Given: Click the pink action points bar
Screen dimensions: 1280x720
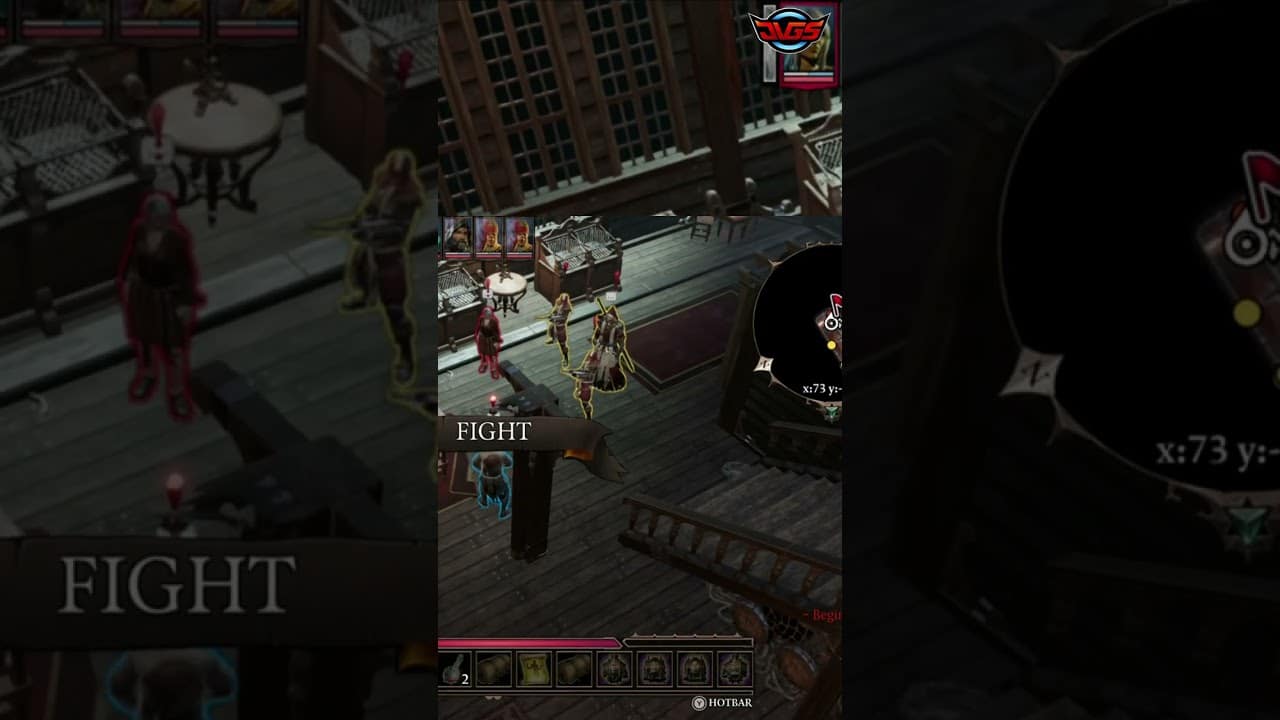Looking at the screenshot, I should click(x=530, y=643).
